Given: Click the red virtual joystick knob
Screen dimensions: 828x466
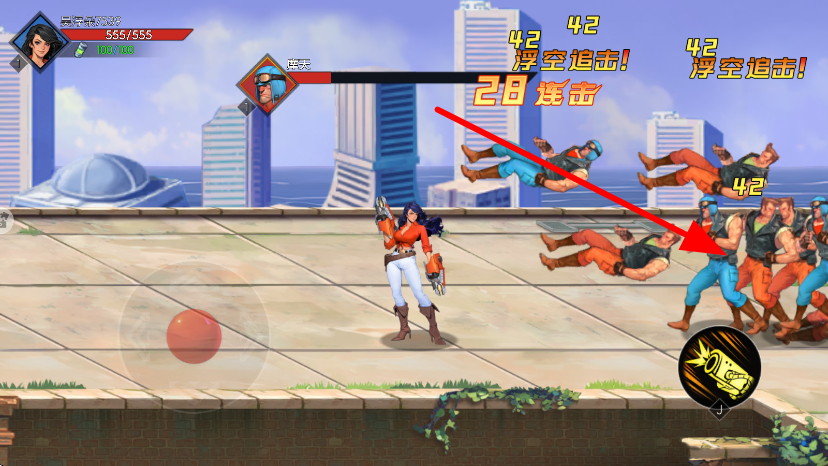Looking at the screenshot, I should 194,336.
